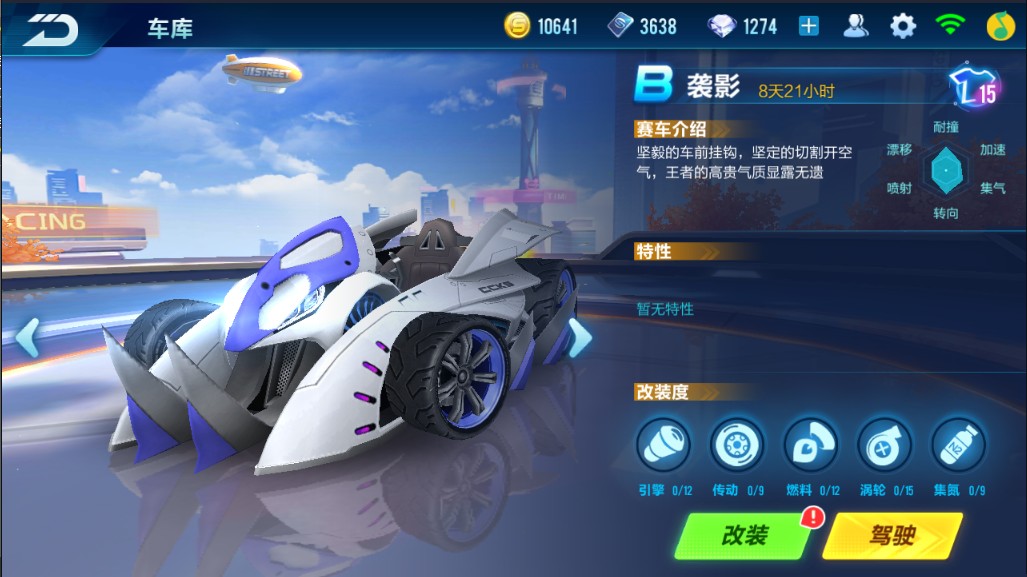Choose the 传动 transmission upgrade icon
Viewport: 1027px width, 577px height.
(737, 444)
